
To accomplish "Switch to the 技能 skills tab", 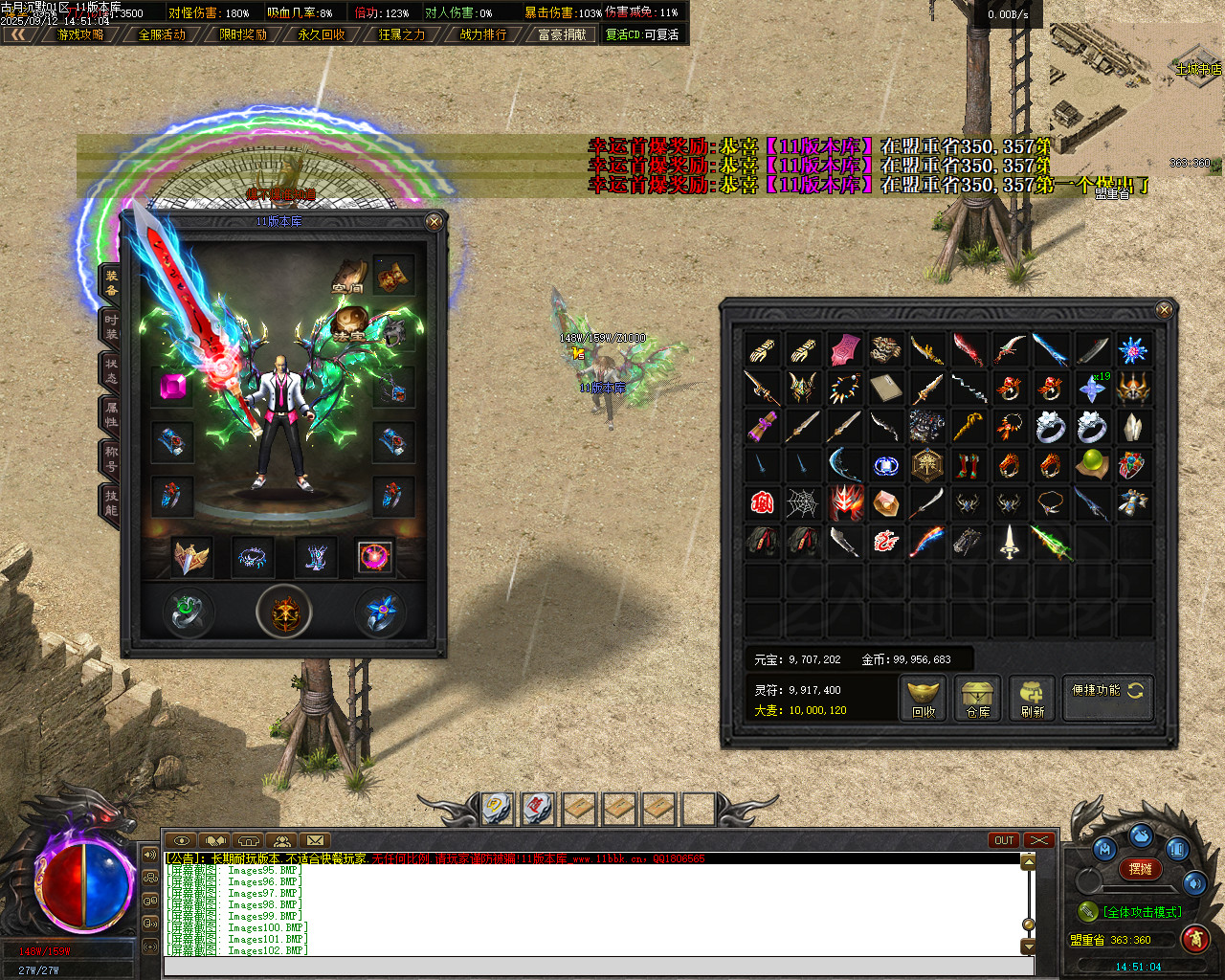I will coord(111,502).
